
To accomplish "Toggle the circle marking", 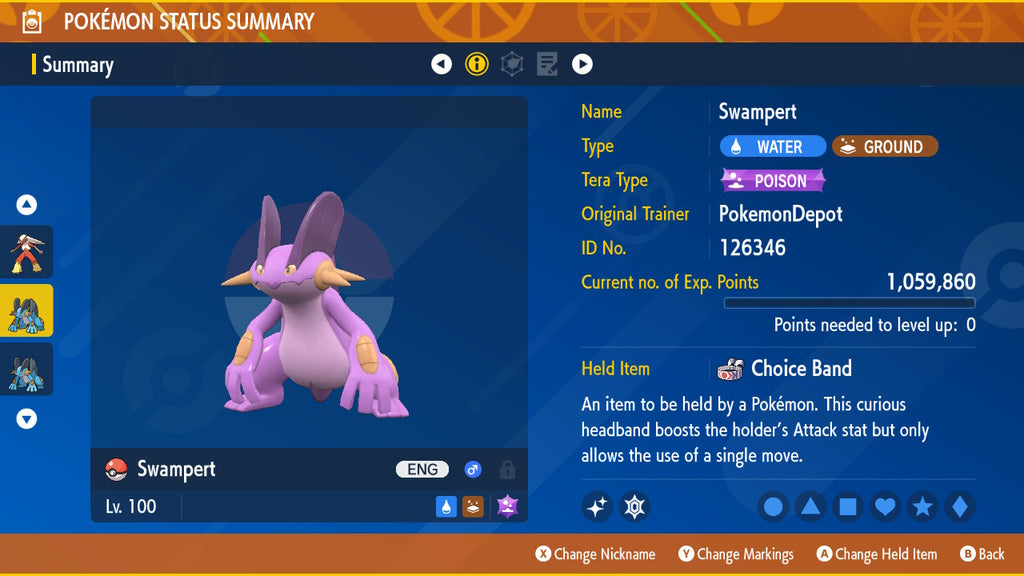I will (x=773, y=507).
